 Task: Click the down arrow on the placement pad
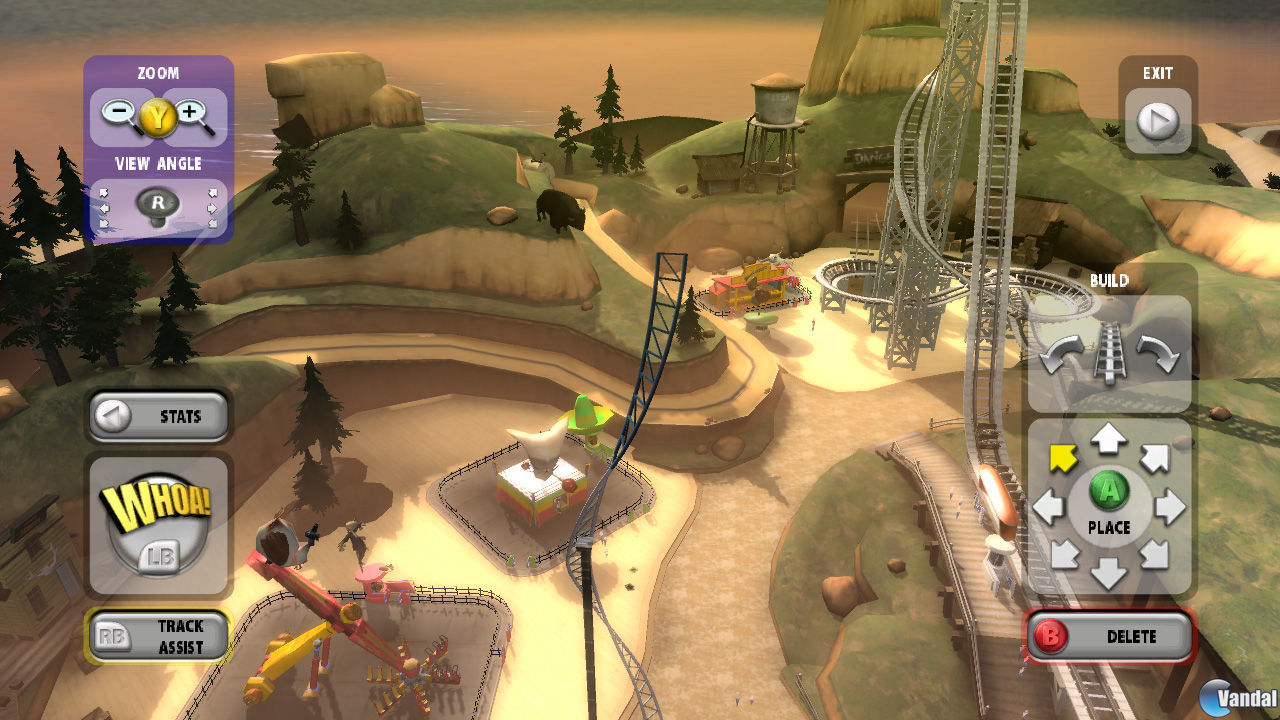coord(1110,573)
